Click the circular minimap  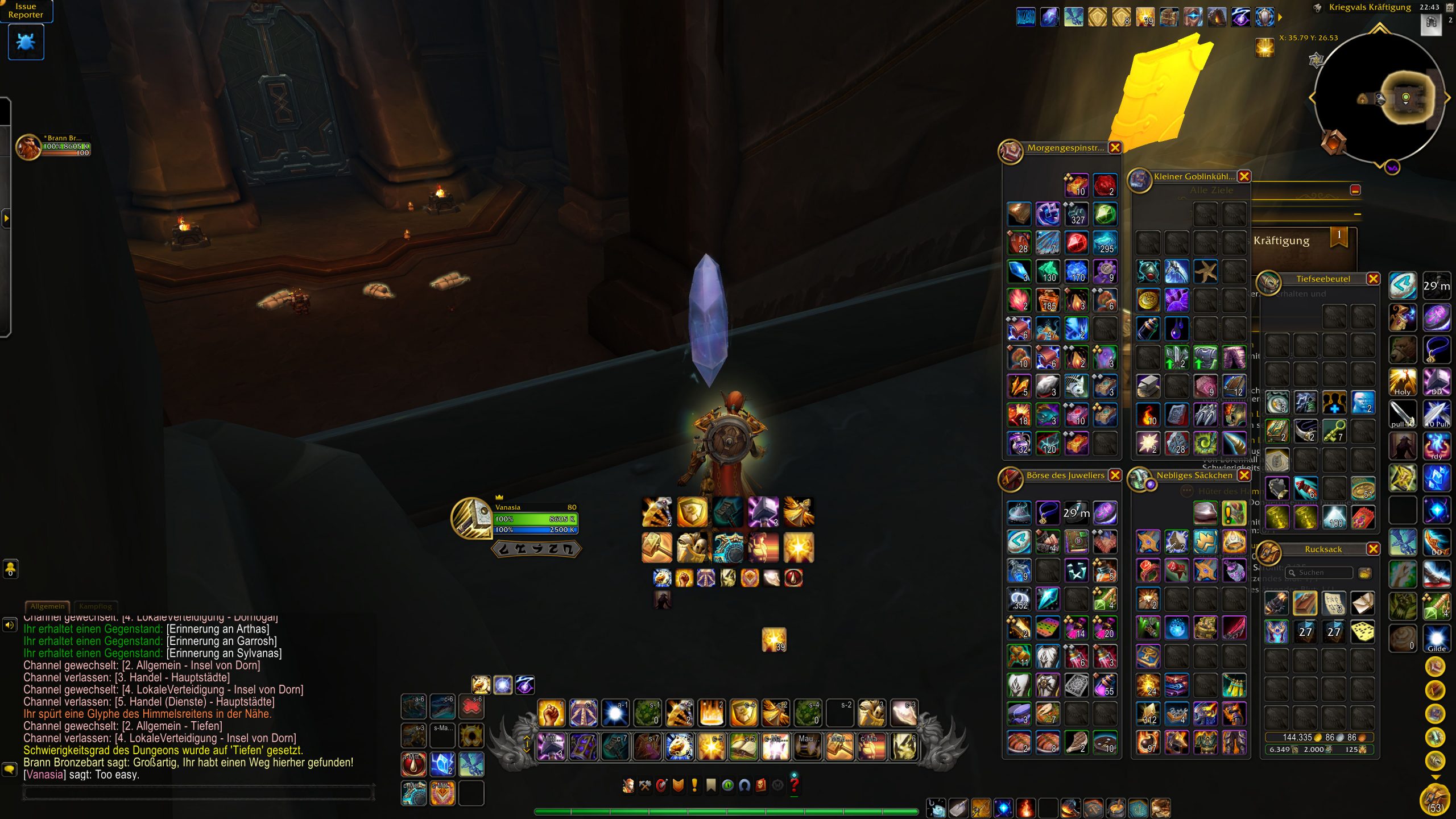coord(1379,98)
